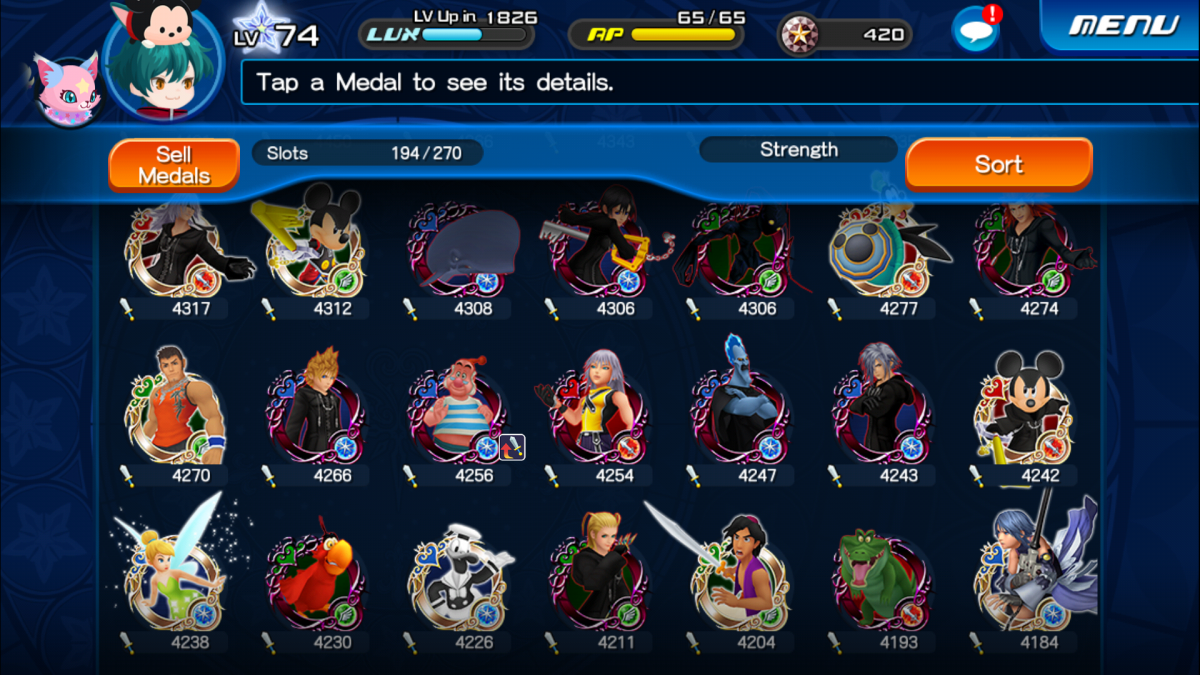Image resolution: width=1200 pixels, height=675 pixels.
Task: Open the Sort options
Action: 998,164
